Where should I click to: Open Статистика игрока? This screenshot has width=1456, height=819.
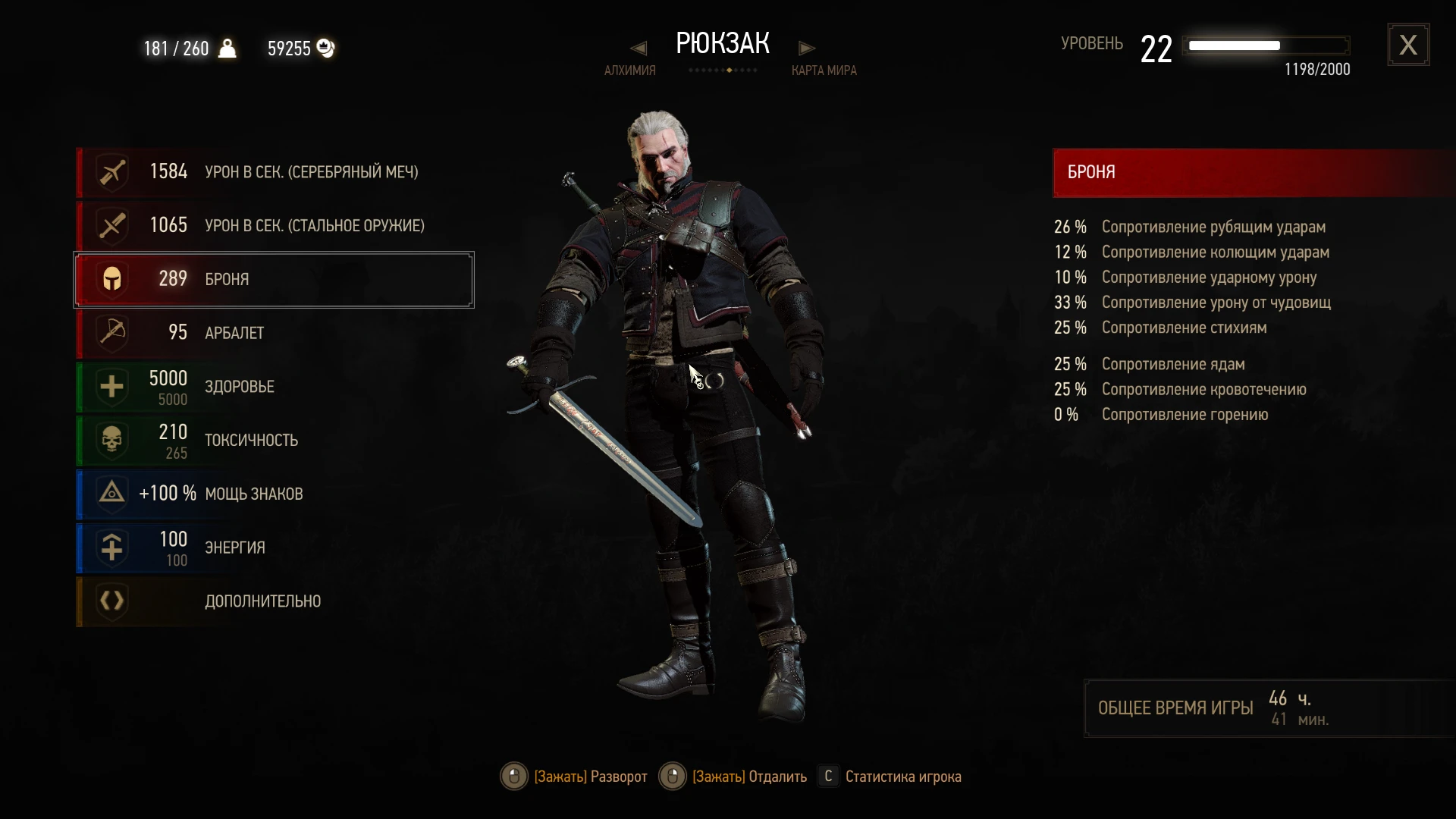point(830,776)
